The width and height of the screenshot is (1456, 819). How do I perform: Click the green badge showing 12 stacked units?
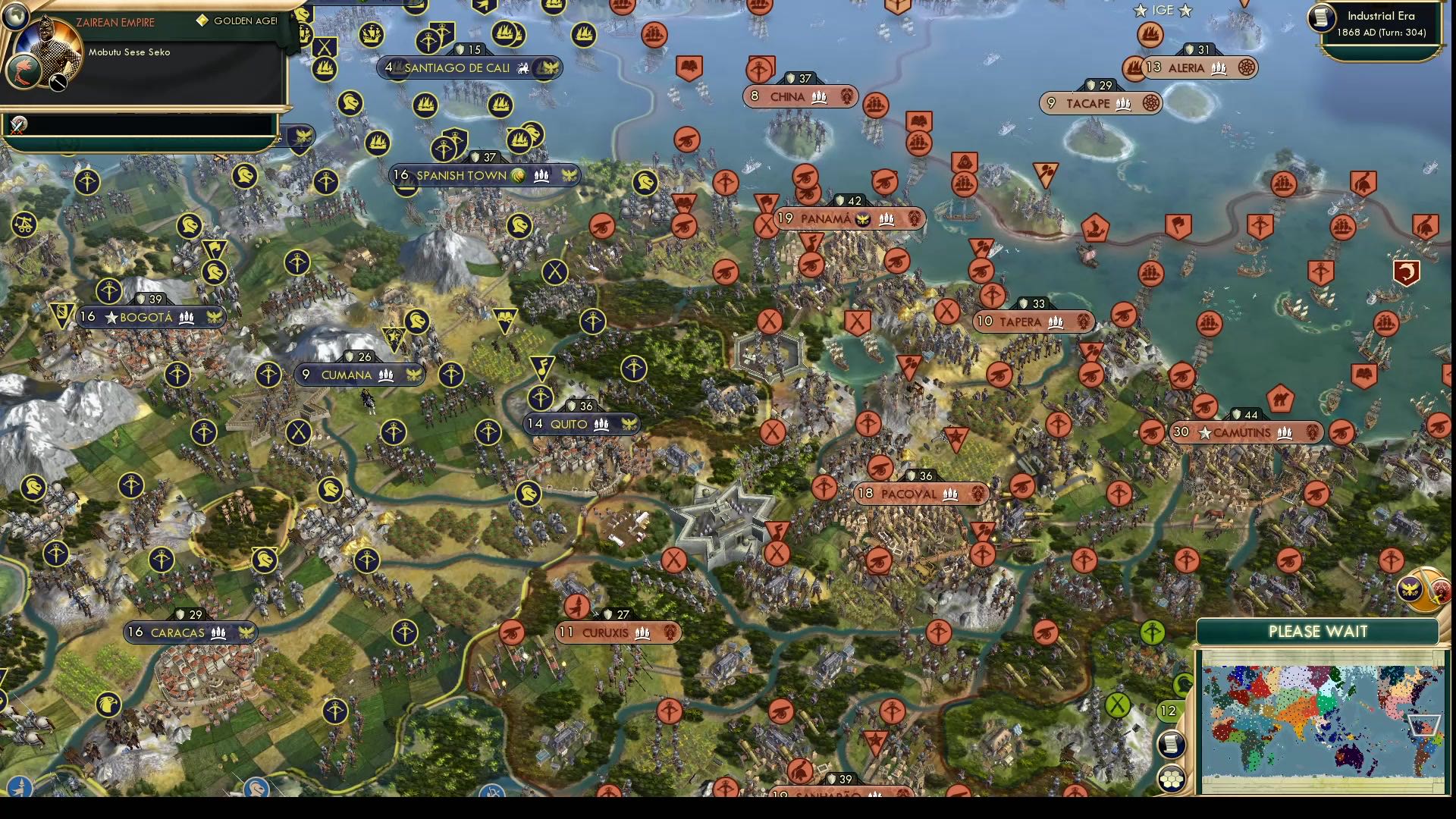coord(1167,711)
